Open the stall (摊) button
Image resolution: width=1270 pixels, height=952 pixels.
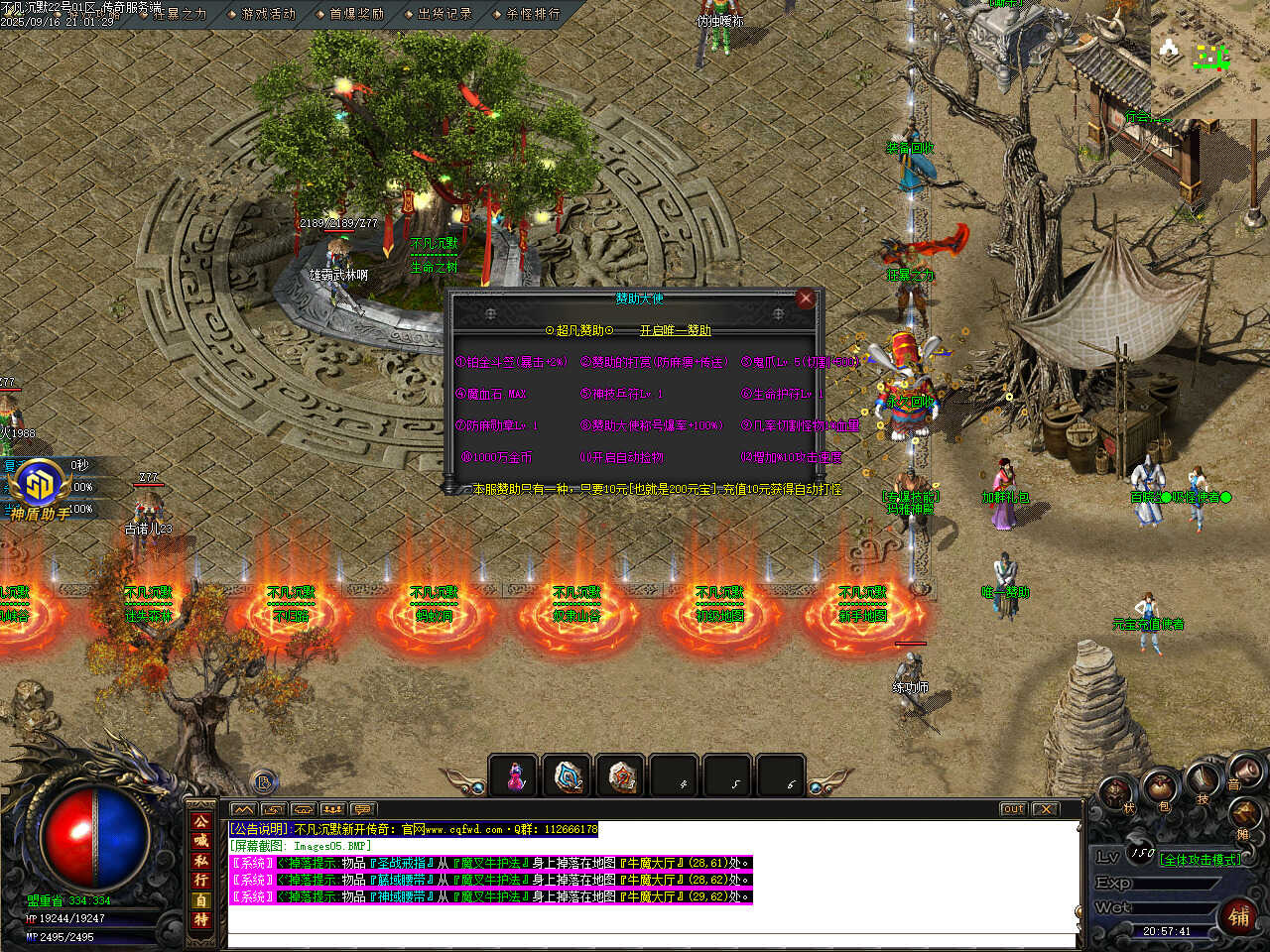(1242, 816)
